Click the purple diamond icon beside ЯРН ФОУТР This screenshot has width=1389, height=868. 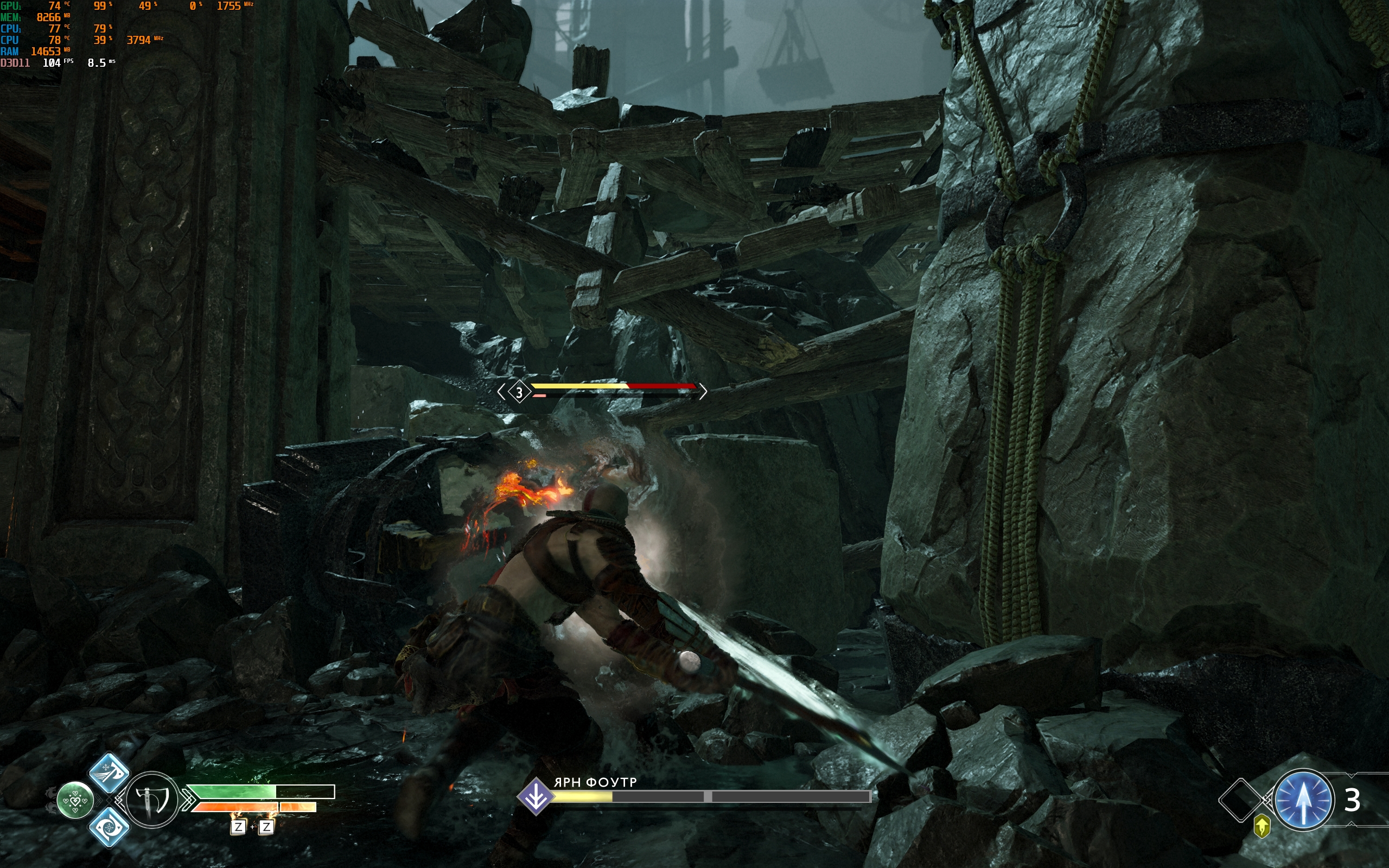tap(536, 797)
